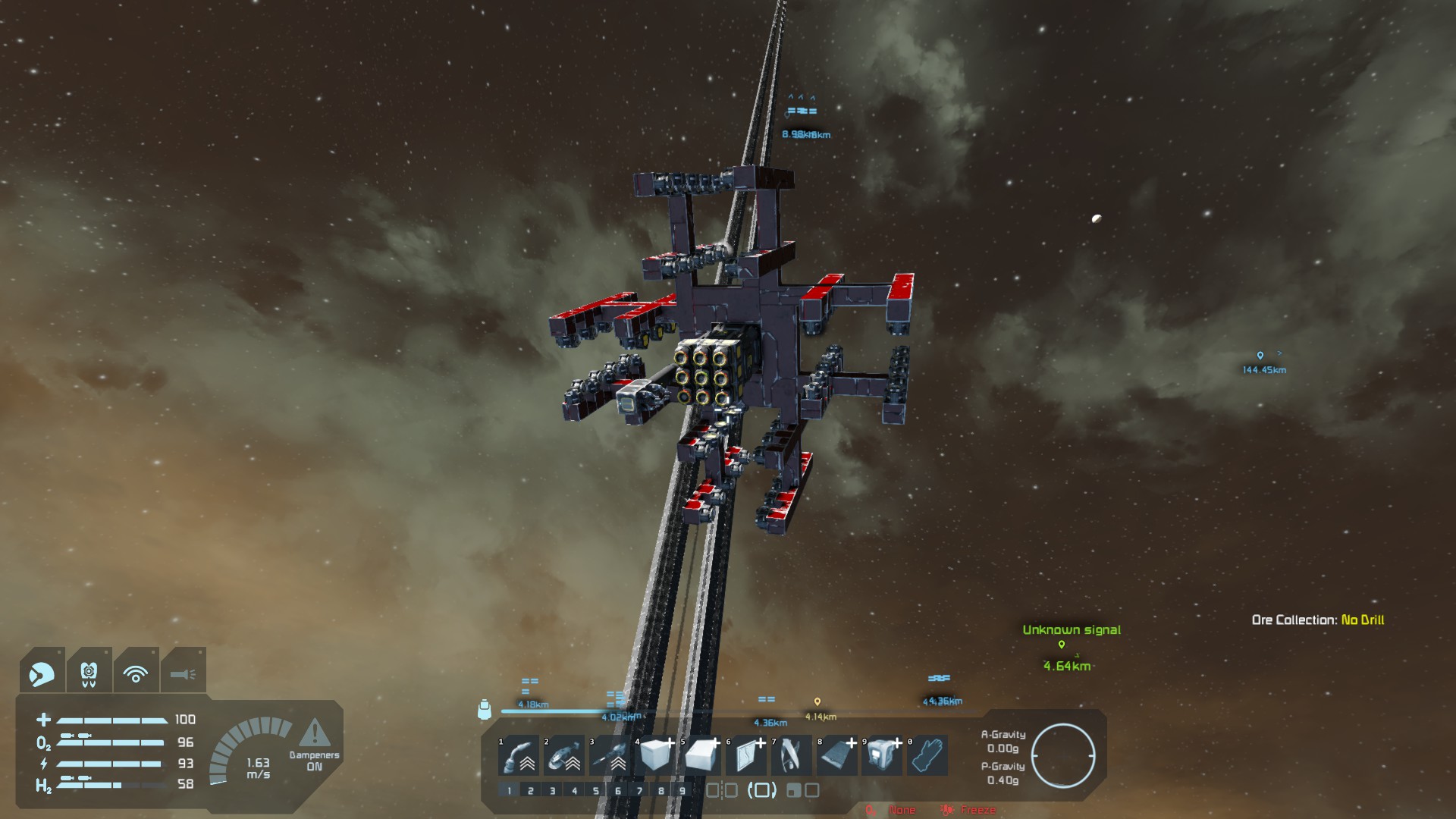Select the bracketed block placement mode icon
The image size is (1456, 819).
[x=762, y=791]
